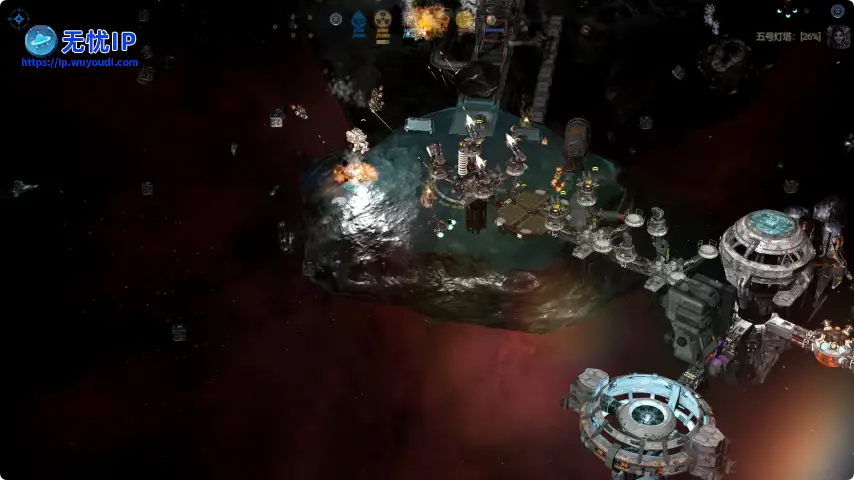Select the gold coin resource icon
The height and width of the screenshot is (480, 854).
[464, 19]
